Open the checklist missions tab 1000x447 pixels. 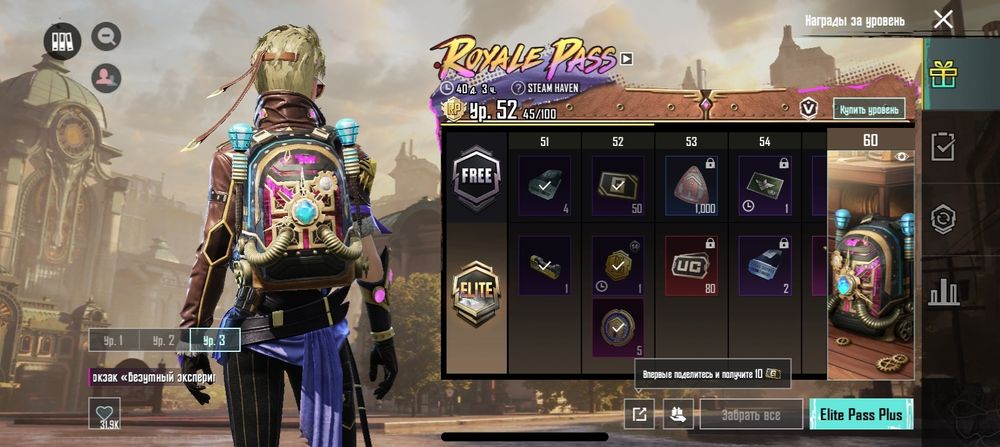942,147
